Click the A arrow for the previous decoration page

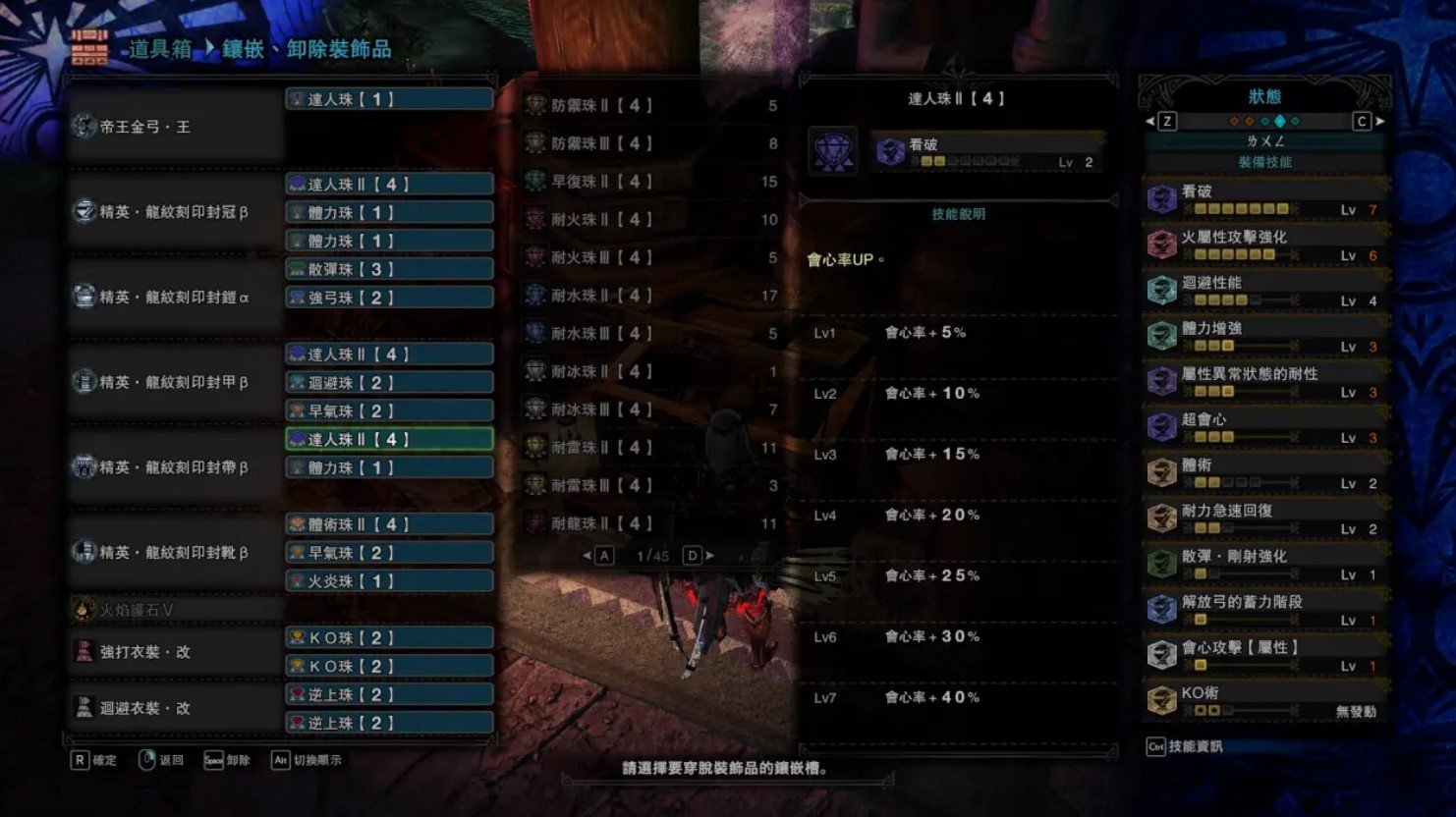(x=603, y=554)
